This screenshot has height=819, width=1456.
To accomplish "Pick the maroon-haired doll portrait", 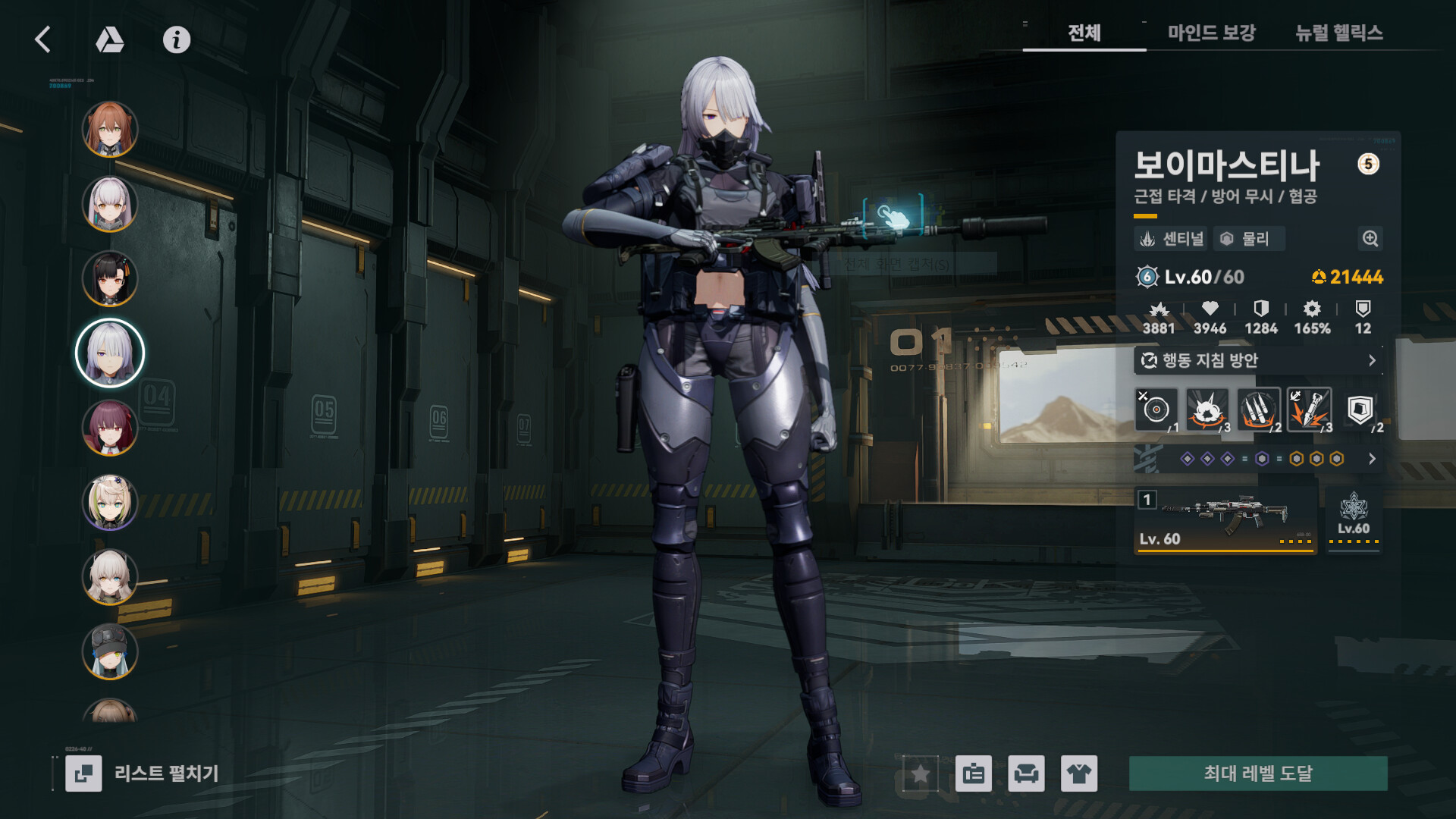I will [110, 428].
